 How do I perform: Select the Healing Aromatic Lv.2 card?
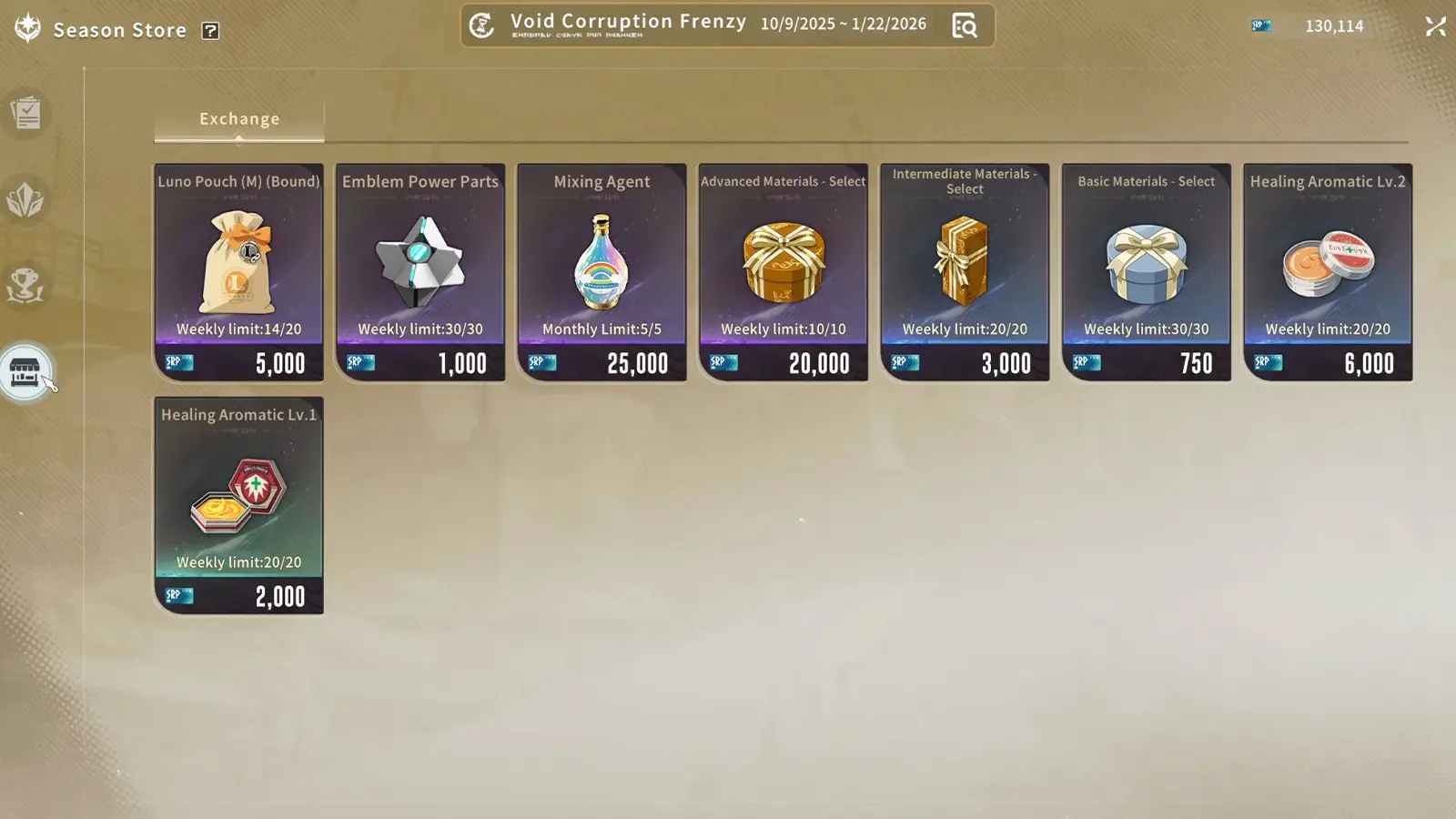1327,270
